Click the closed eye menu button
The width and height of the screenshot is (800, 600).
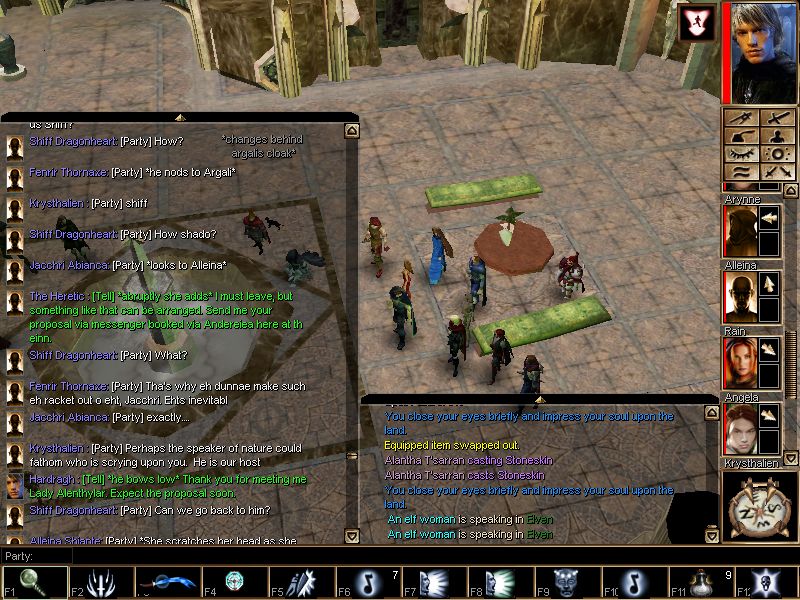pos(743,154)
